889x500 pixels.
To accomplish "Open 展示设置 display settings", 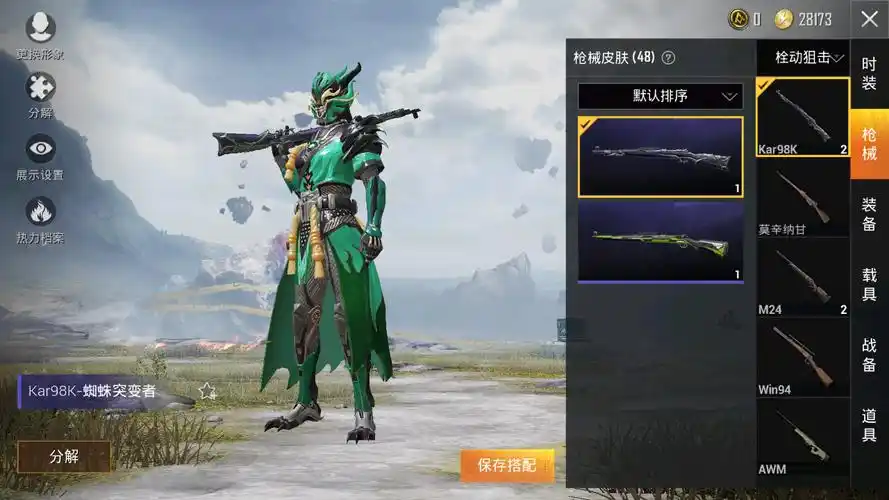I will [41, 151].
